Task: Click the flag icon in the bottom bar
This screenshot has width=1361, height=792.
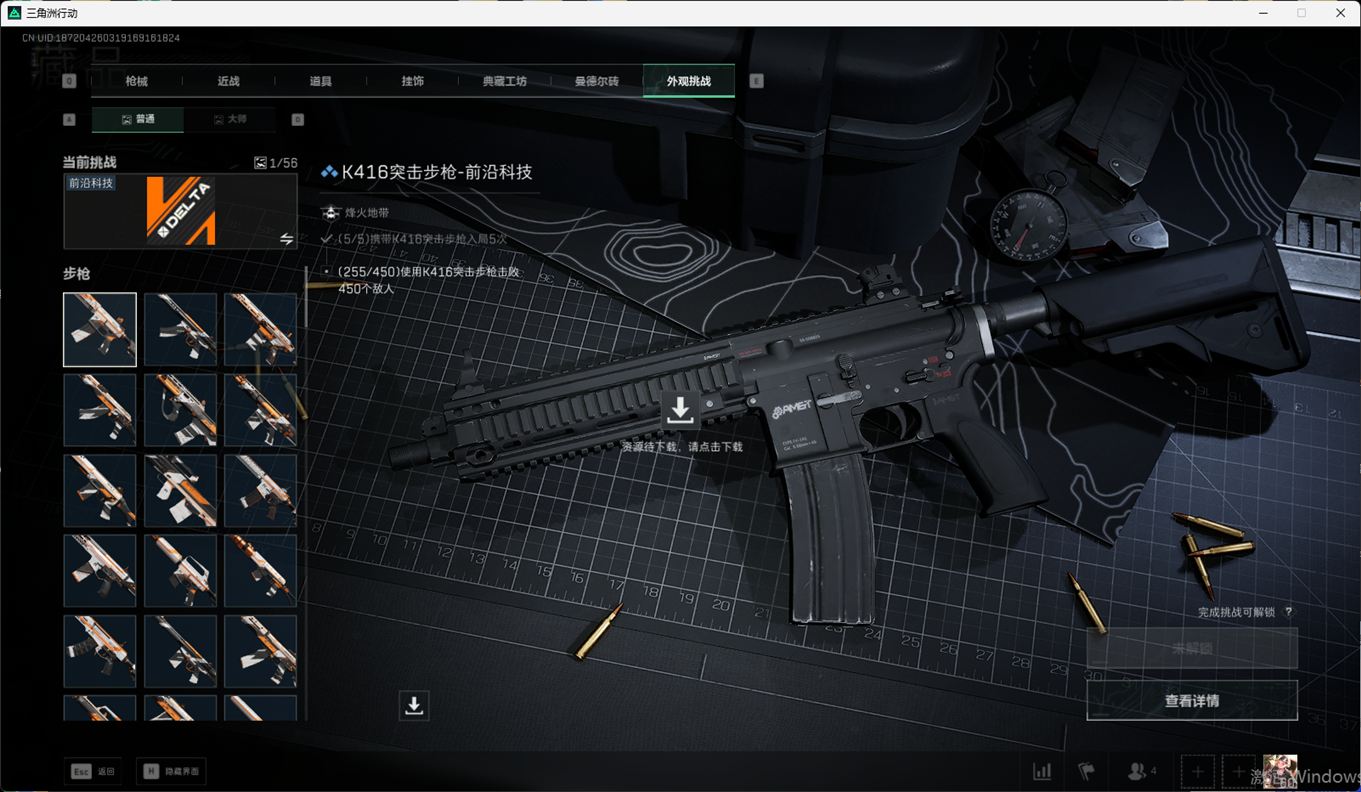Action: (1086, 771)
